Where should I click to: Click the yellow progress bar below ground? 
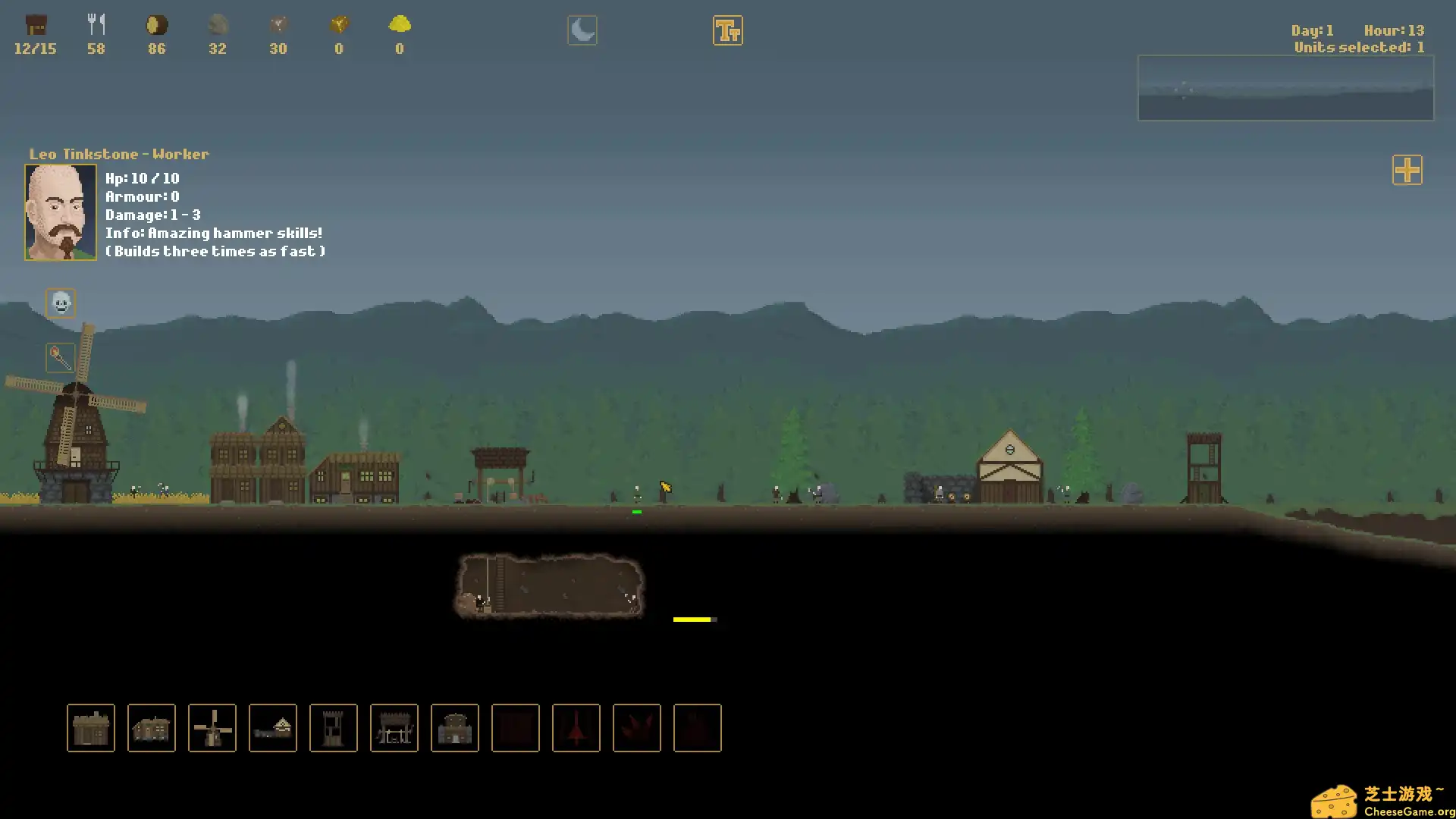point(695,619)
